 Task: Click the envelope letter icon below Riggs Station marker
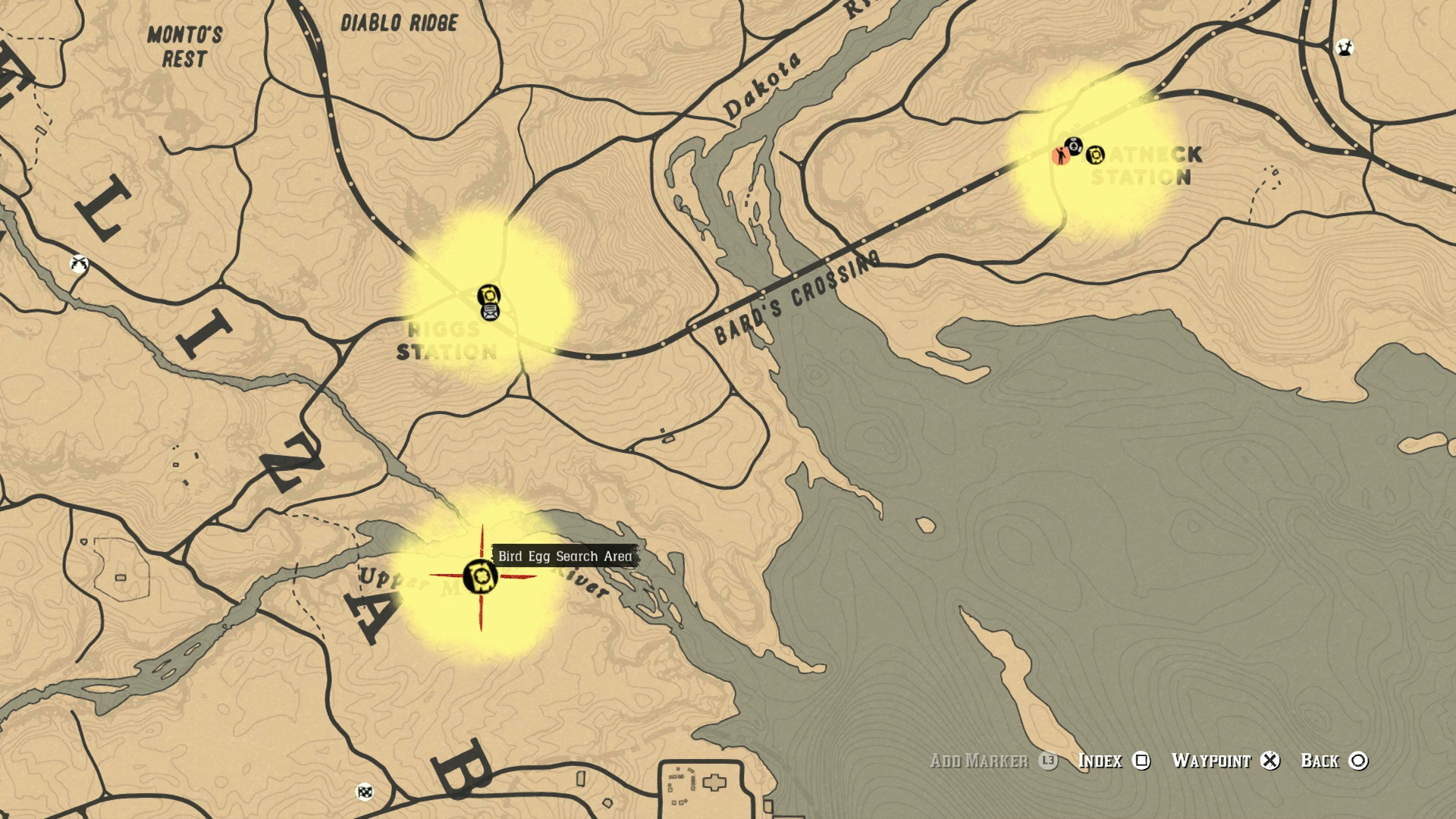tap(491, 312)
